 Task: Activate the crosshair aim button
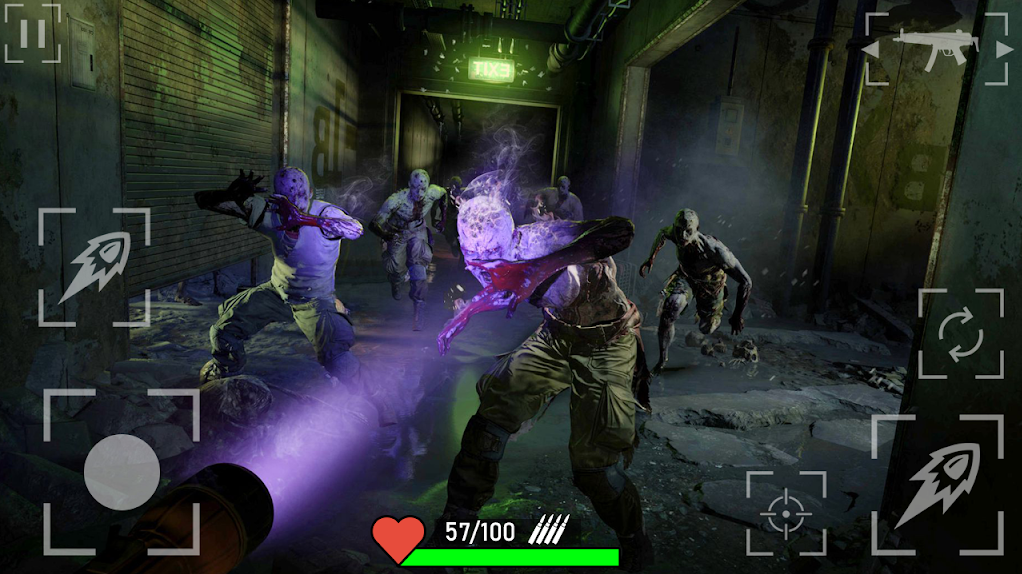pos(786,512)
